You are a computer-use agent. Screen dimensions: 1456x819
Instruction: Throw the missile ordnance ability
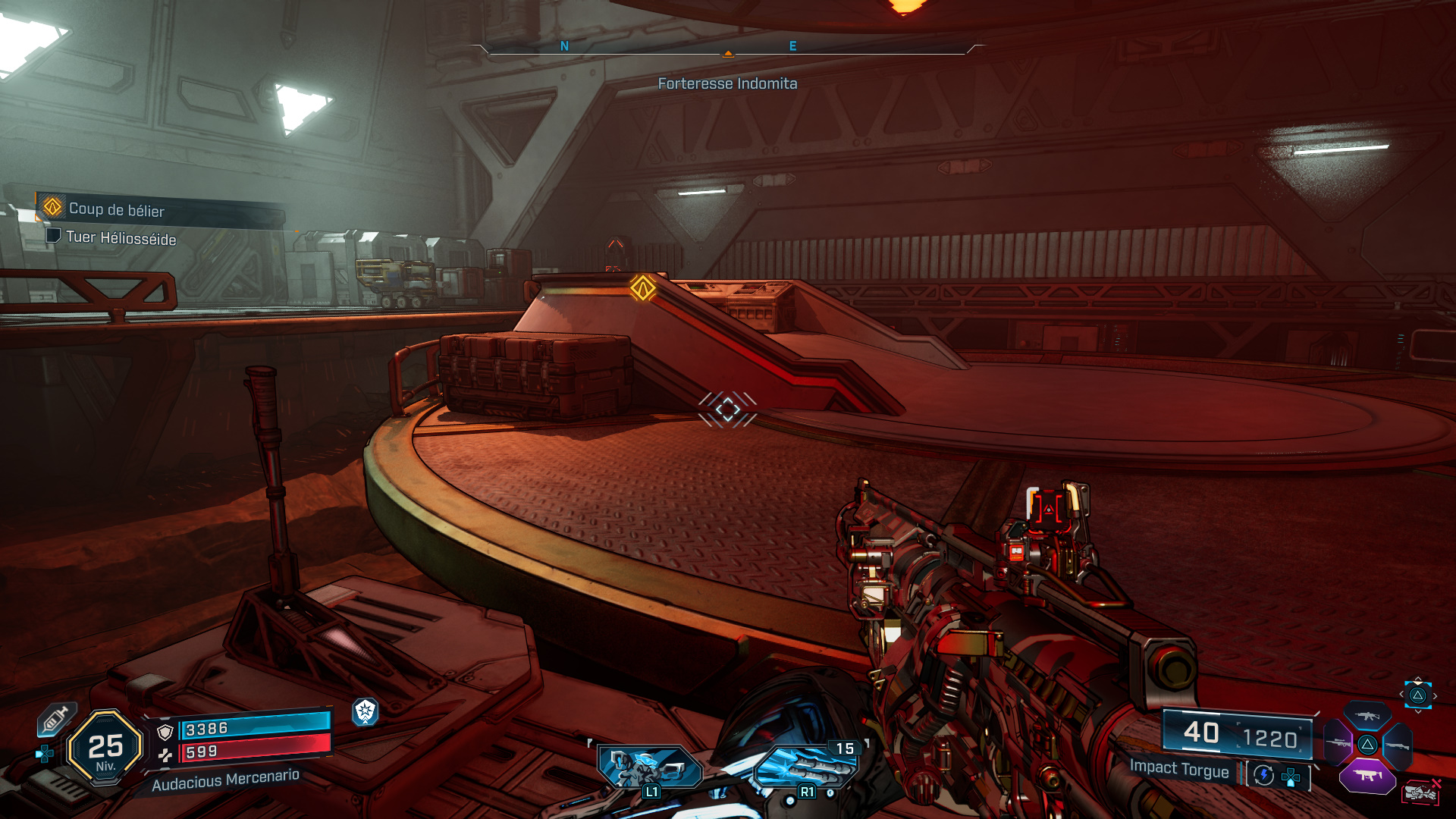[806, 768]
